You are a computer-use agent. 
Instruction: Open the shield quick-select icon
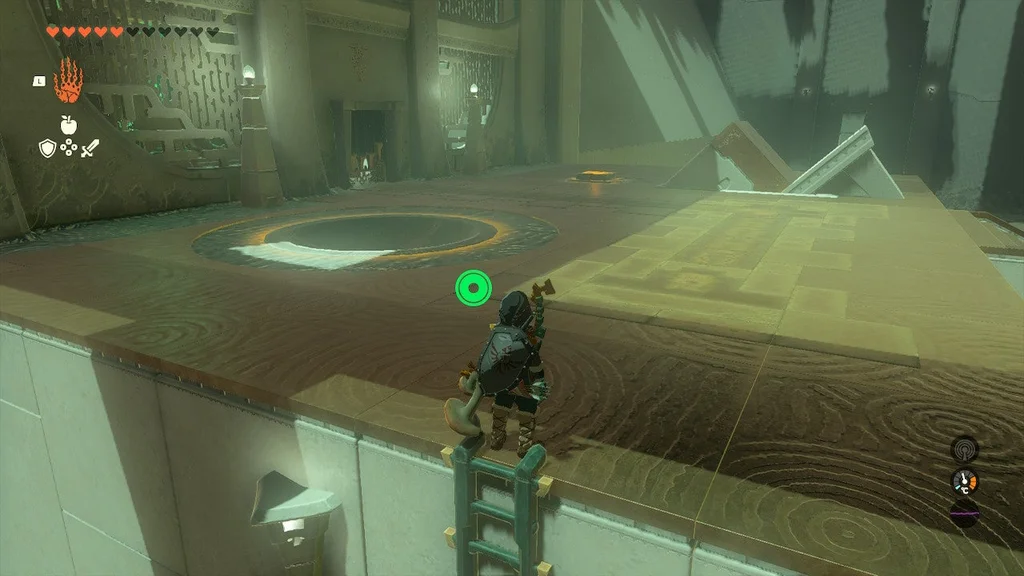47,148
